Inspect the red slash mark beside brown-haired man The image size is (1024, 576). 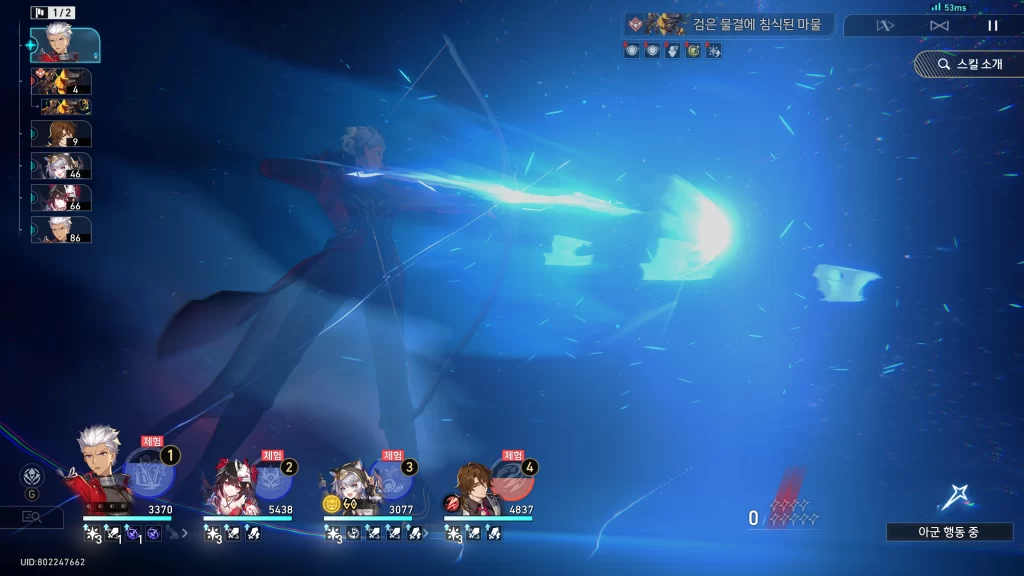point(451,503)
